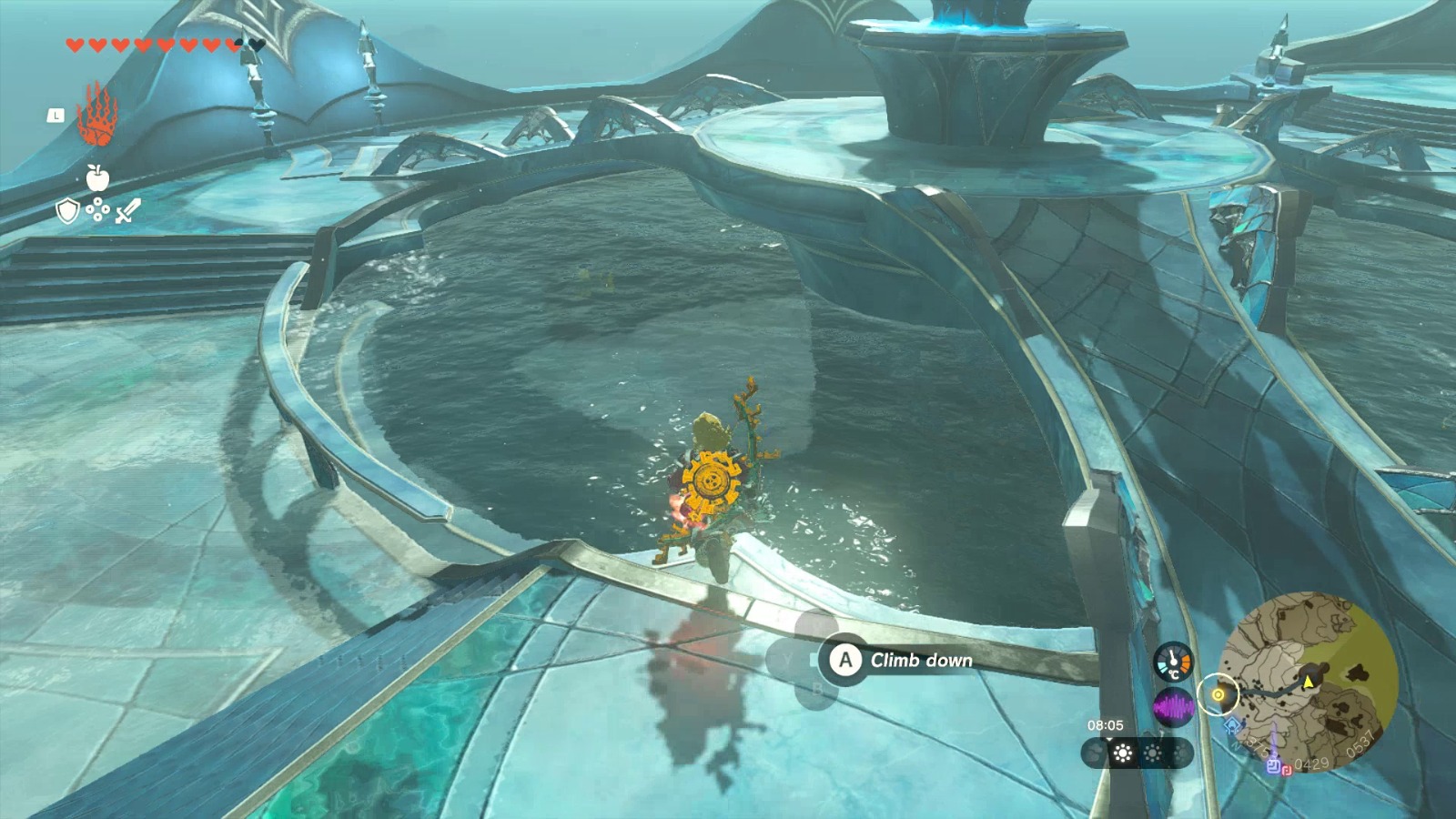Click the empty black heart container
1456x819 pixels.
pos(257,45)
